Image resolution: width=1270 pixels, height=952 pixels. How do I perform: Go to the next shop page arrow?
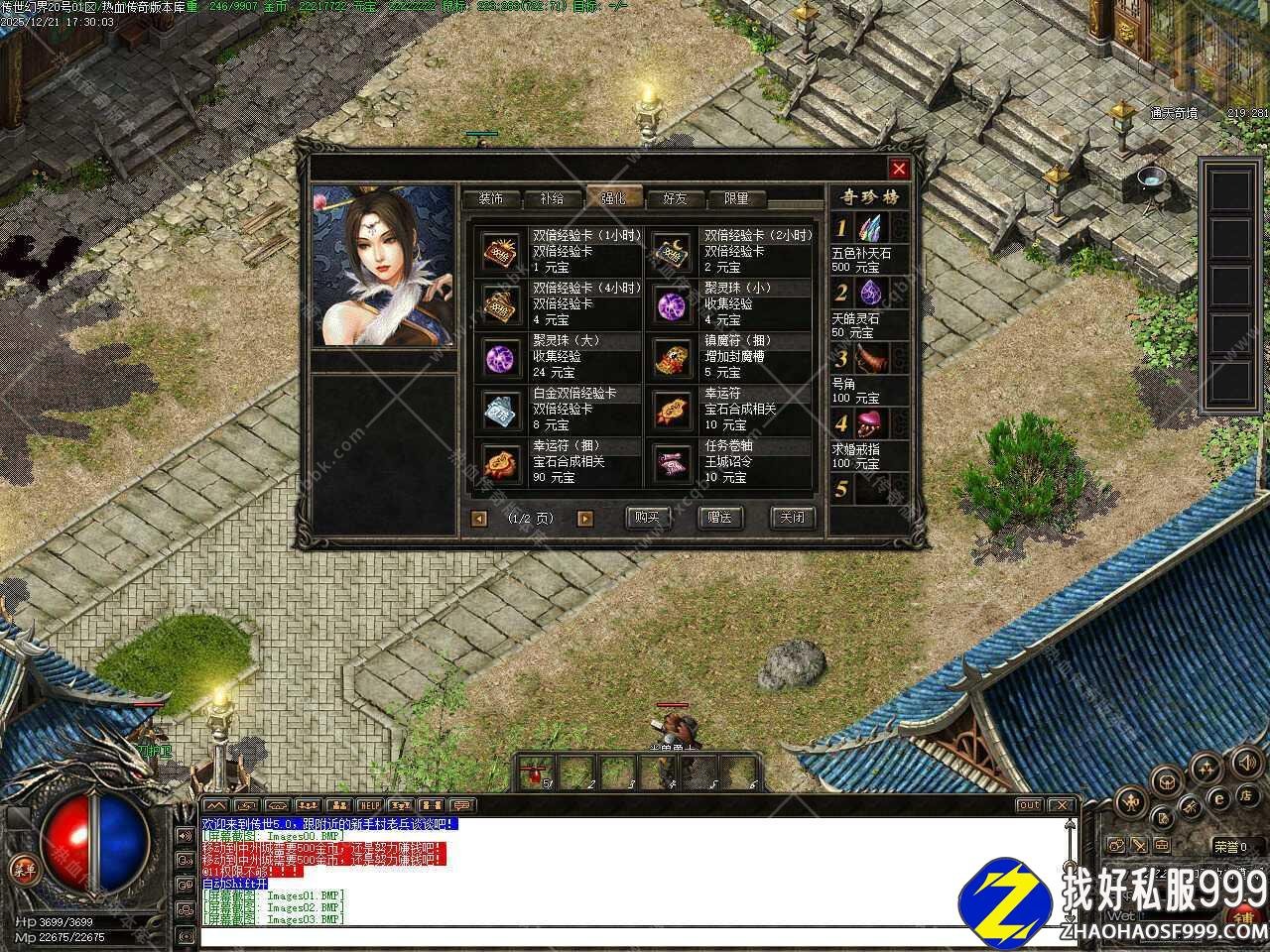click(x=585, y=518)
